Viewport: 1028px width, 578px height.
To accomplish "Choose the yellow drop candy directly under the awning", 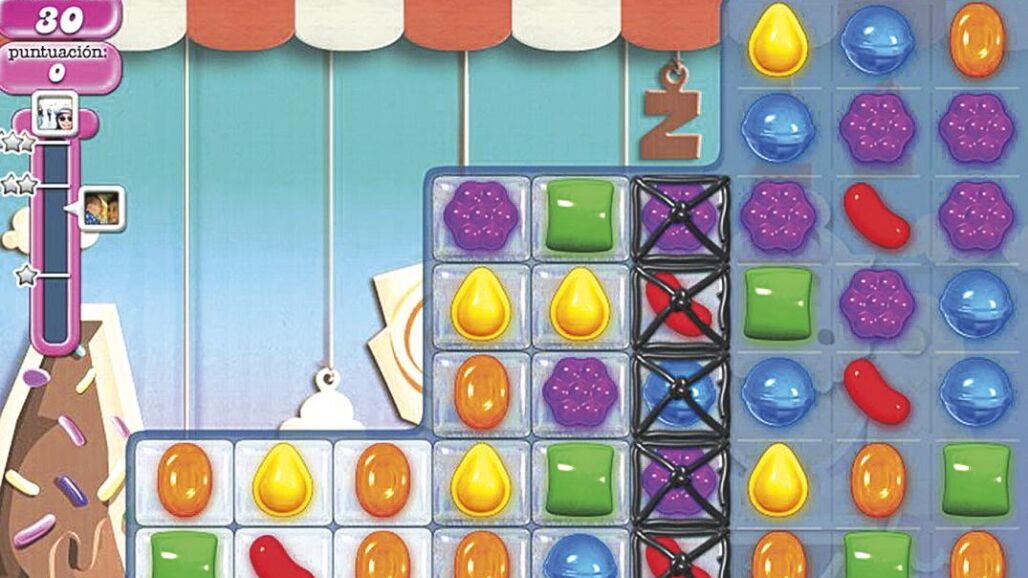I will 778,42.
